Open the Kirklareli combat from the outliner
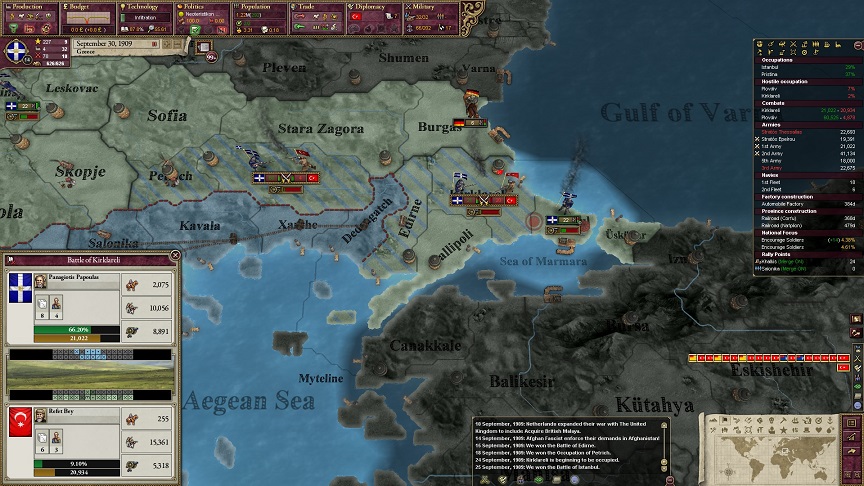Viewport: 864px width, 486px height. coord(777,109)
